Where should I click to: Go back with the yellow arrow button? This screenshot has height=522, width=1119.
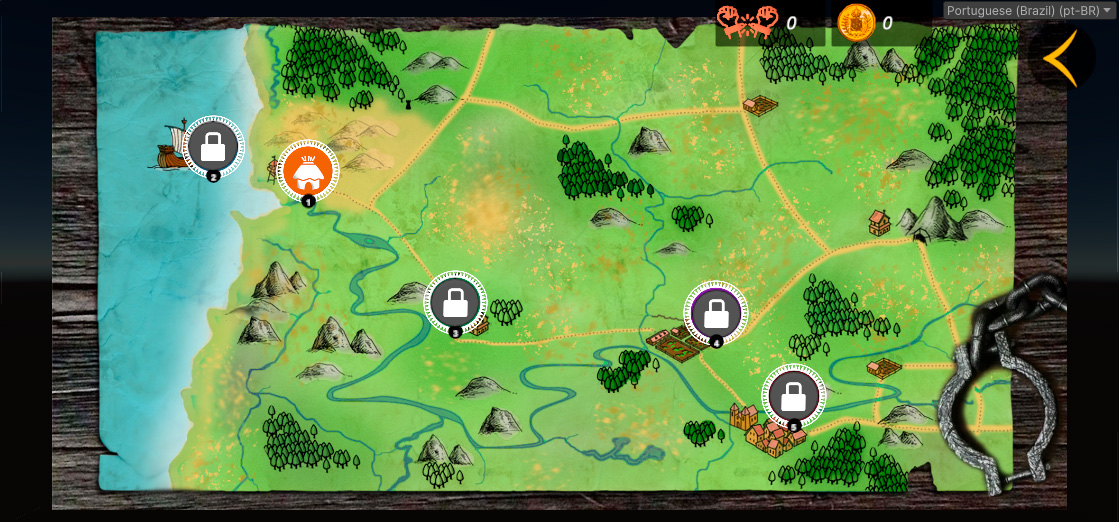pyautogui.click(x=1061, y=58)
